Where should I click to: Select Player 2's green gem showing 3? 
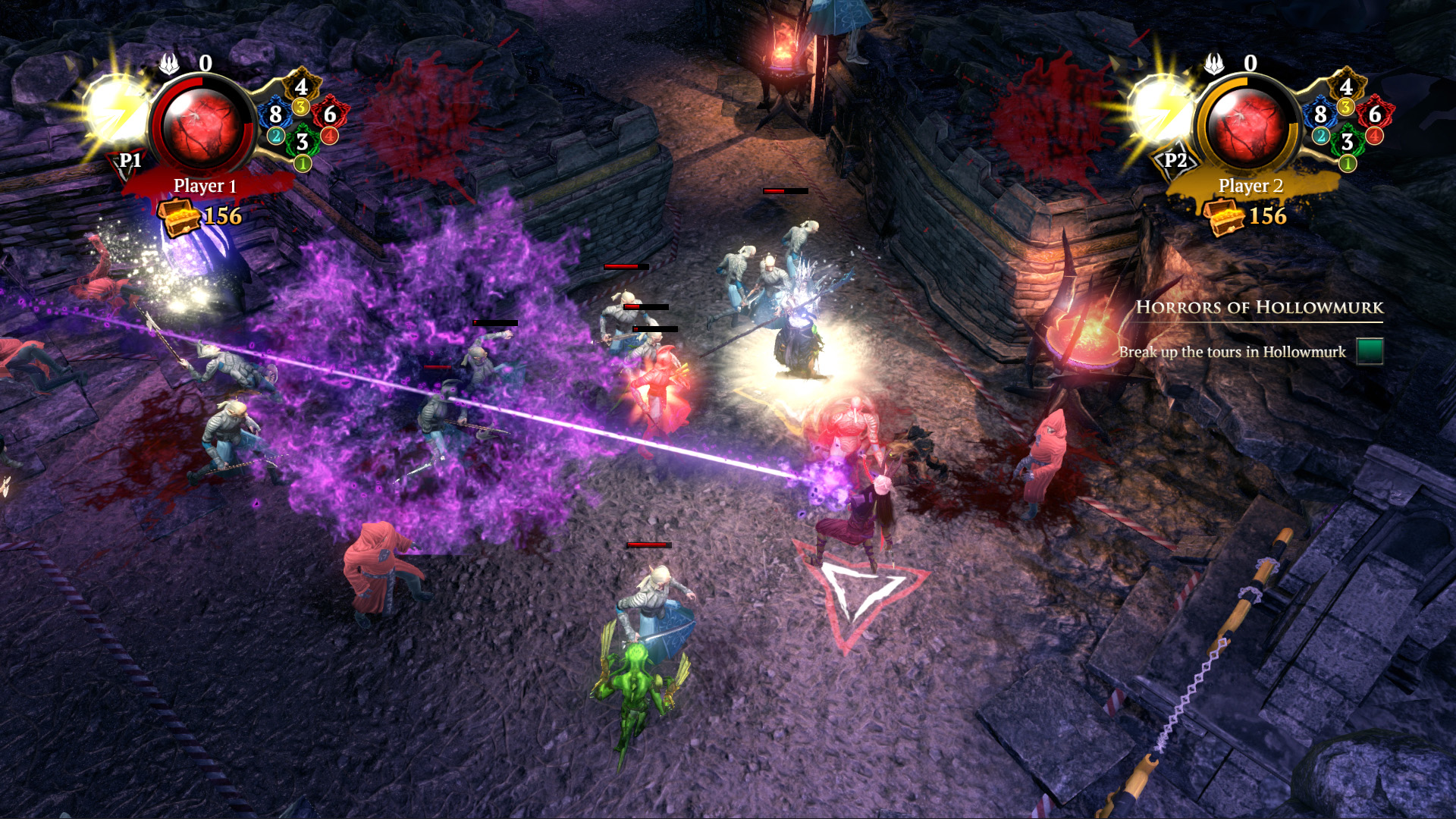1347,141
